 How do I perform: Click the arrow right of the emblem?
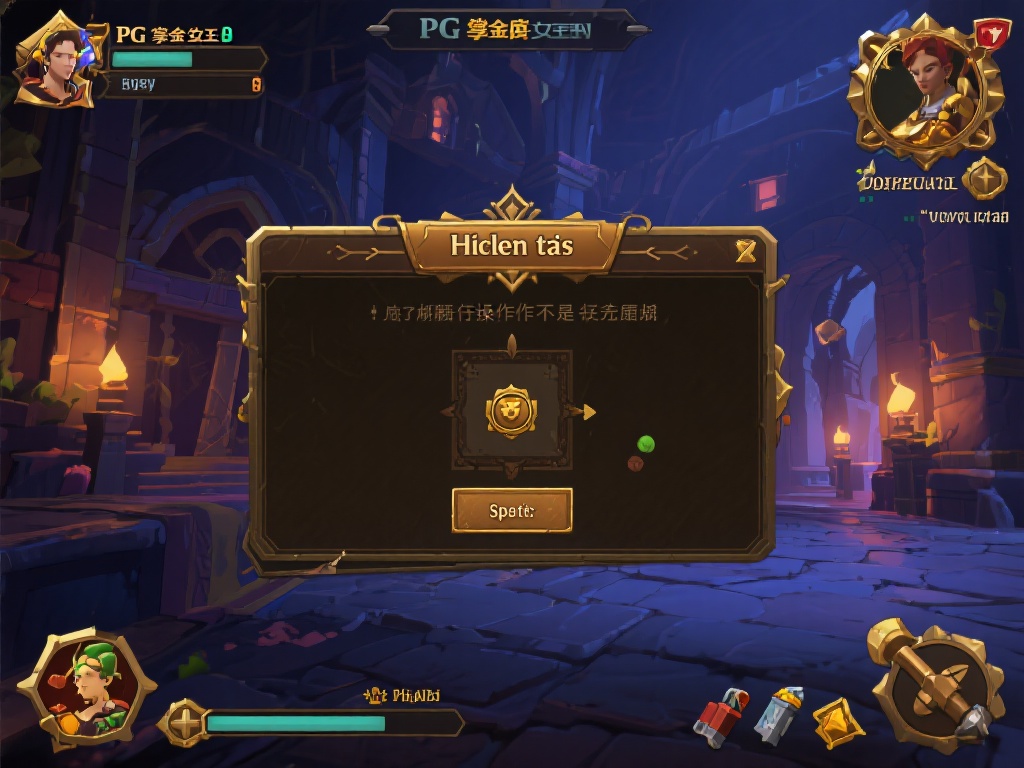pyautogui.click(x=588, y=411)
